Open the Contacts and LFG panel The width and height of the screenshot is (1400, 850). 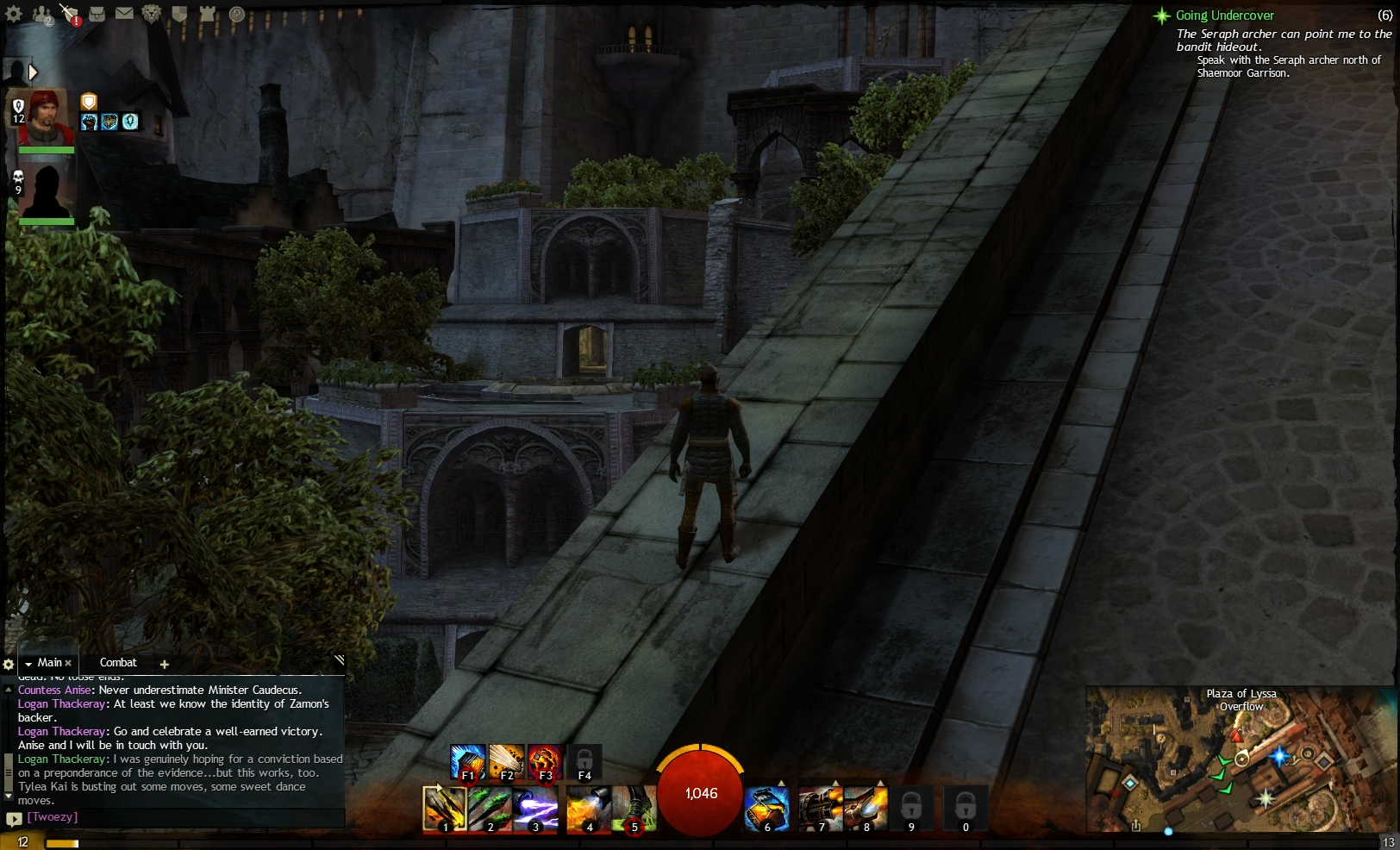point(41,13)
